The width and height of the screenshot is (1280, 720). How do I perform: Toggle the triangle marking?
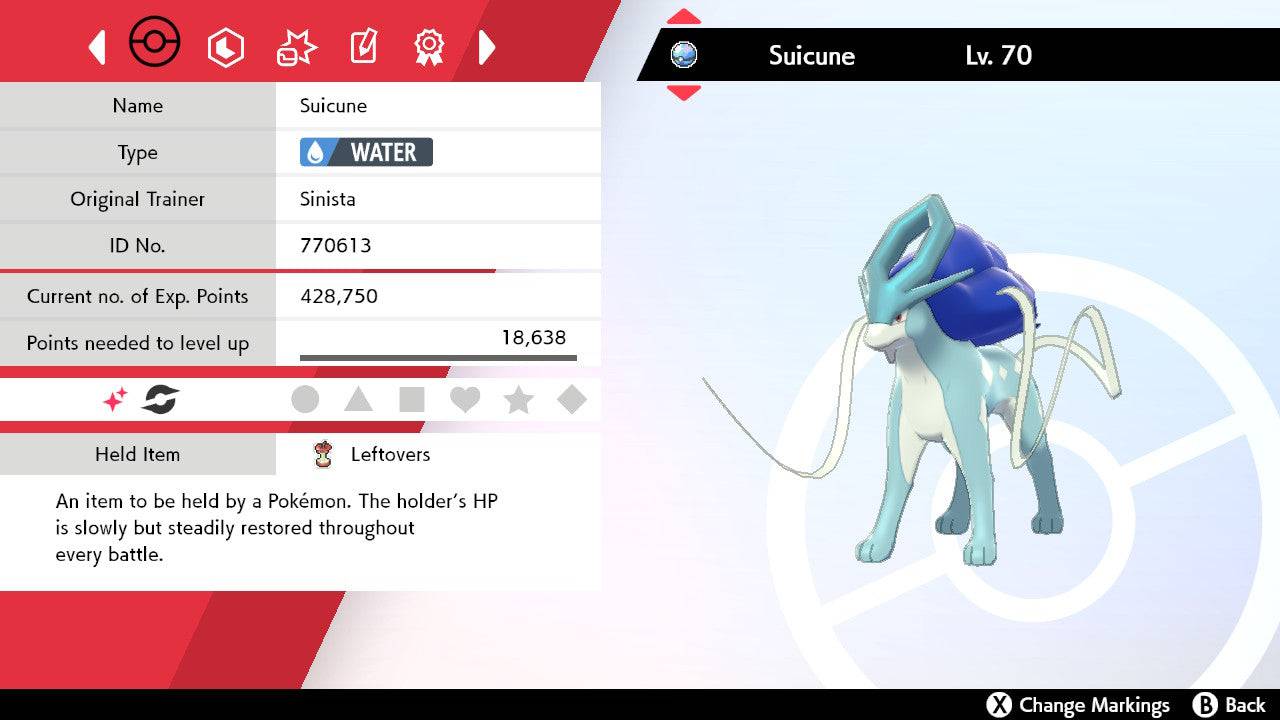pyautogui.click(x=358, y=400)
